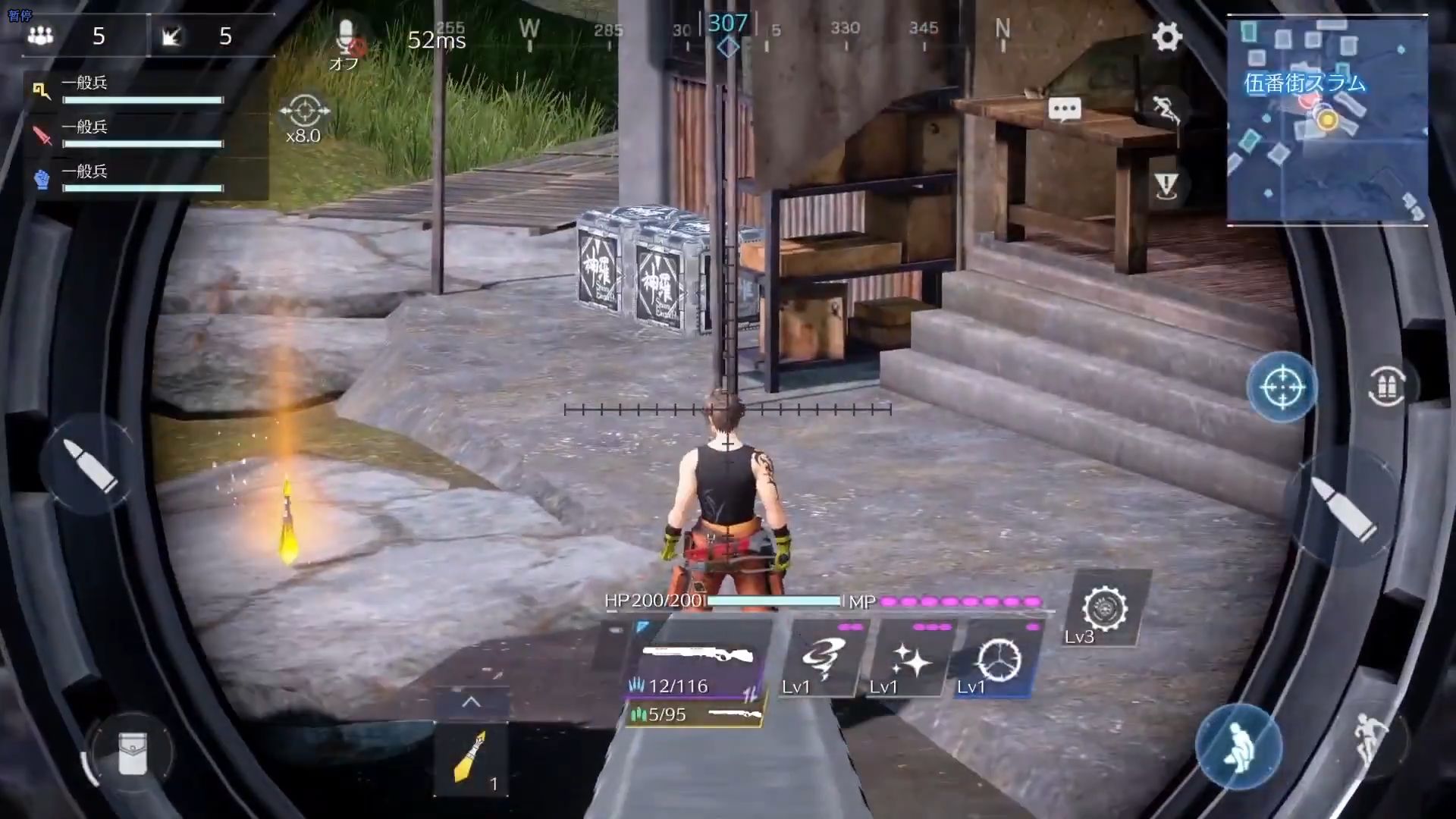This screenshot has width=1456, height=819.
Task: Reload weapon with the ammo reload button
Action: coord(1386,387)
